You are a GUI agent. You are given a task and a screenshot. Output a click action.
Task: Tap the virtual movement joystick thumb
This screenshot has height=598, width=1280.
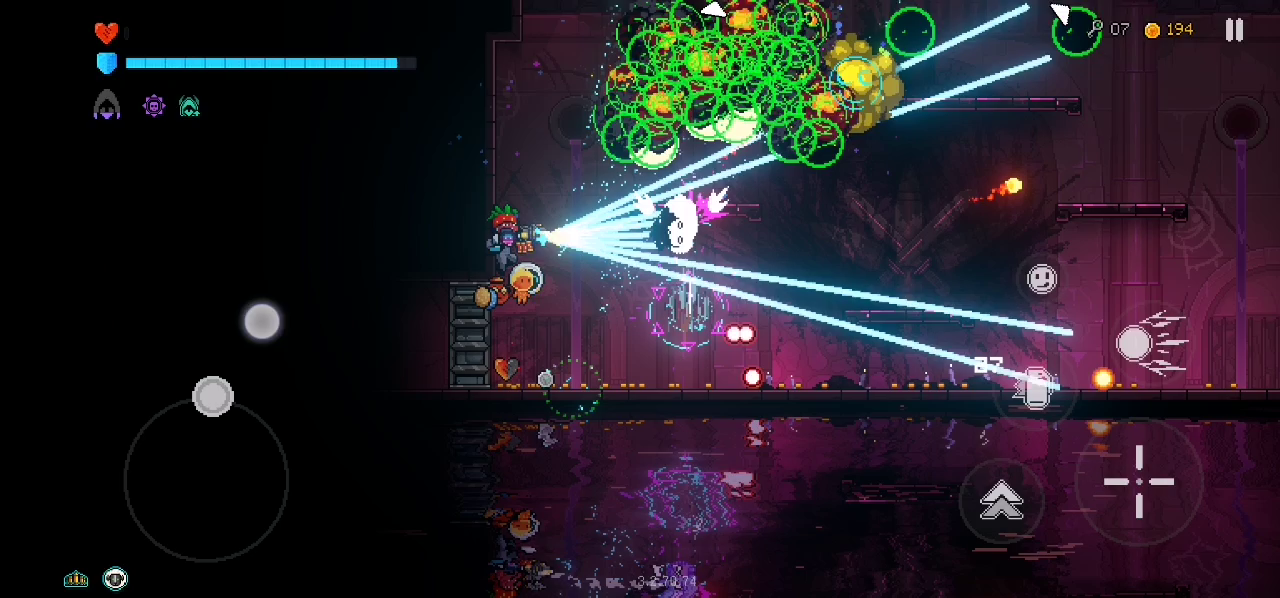click(x=213, y=396)
